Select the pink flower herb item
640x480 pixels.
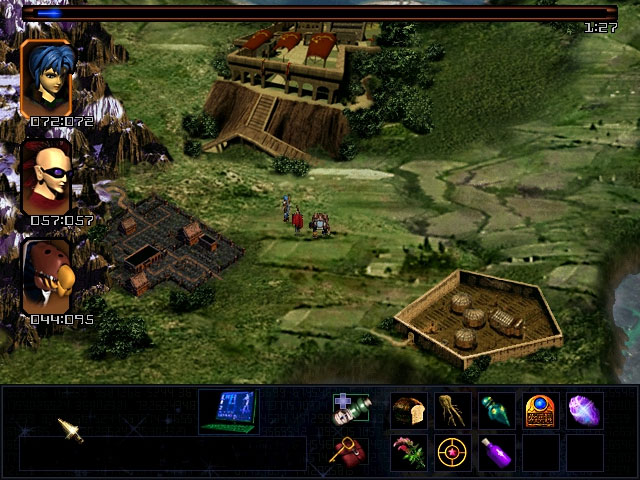pos(408,452)
